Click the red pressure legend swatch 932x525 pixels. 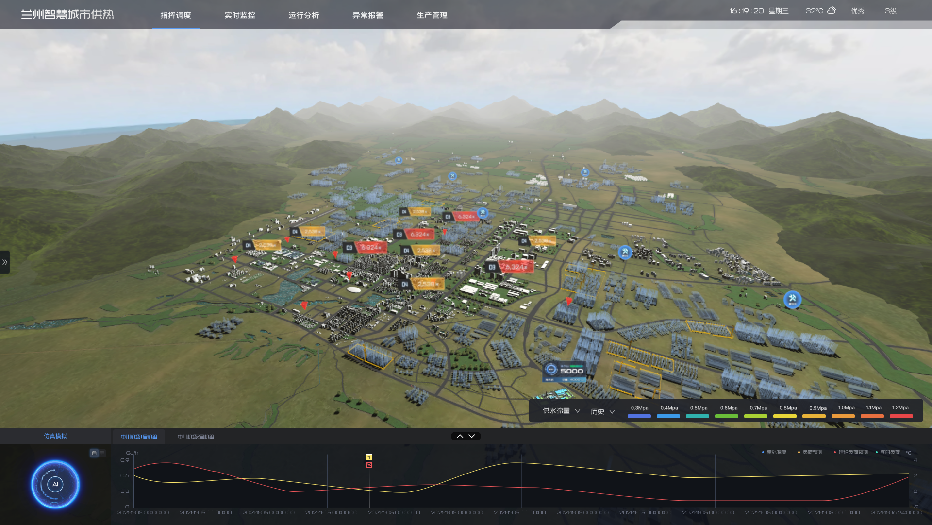[901, 414]
